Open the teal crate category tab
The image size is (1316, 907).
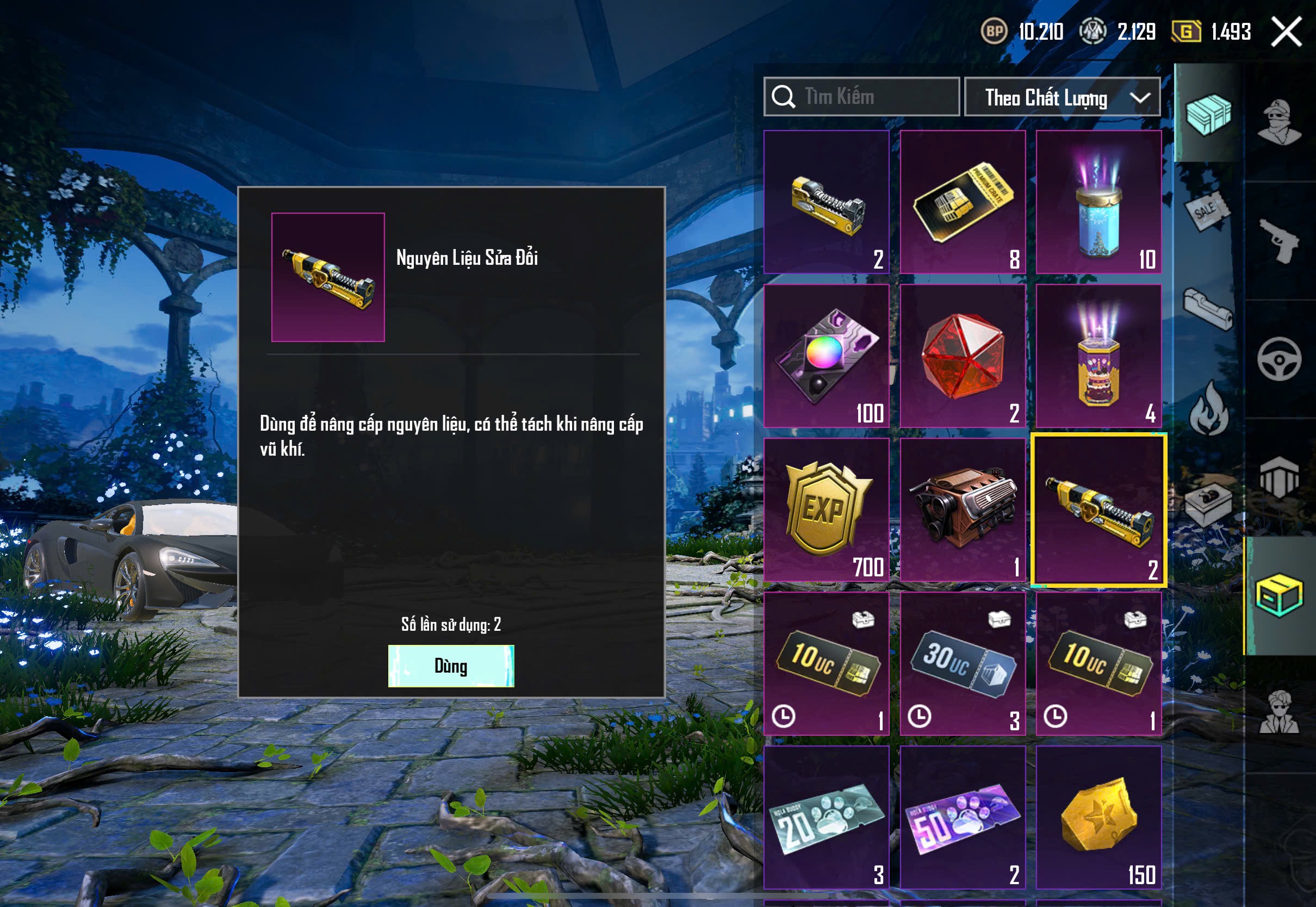pyautogui.click(x=1208, y=114)
